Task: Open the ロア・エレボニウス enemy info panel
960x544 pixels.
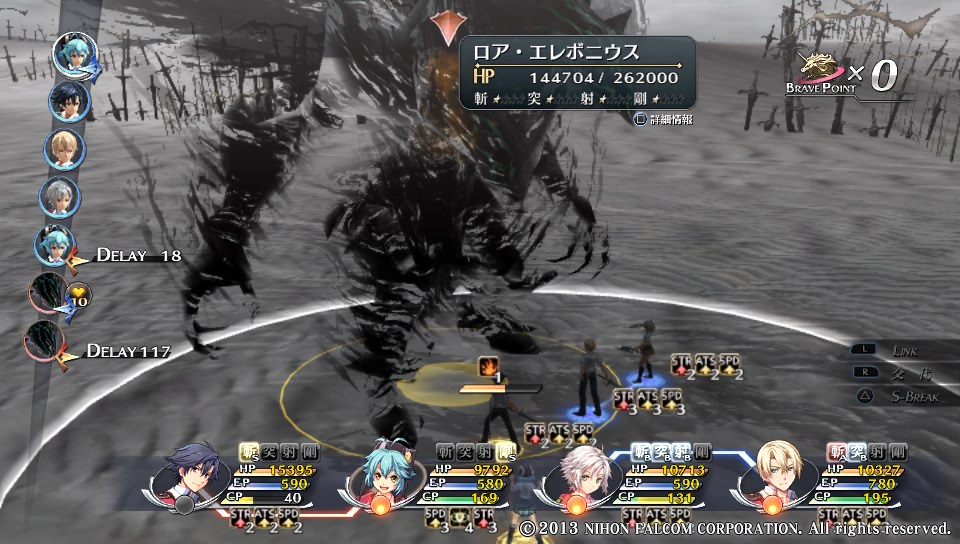Action: click(577, 73)
